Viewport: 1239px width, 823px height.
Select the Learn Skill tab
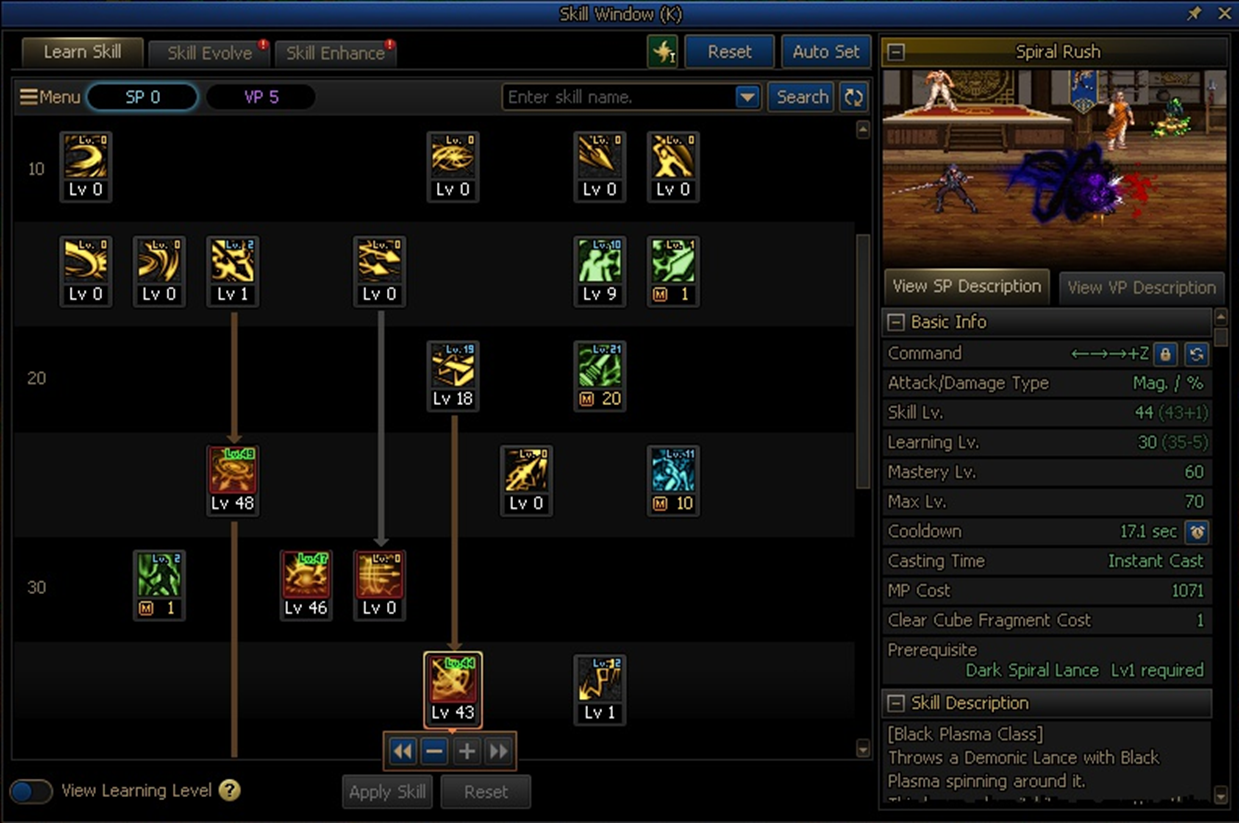[82, 52]
